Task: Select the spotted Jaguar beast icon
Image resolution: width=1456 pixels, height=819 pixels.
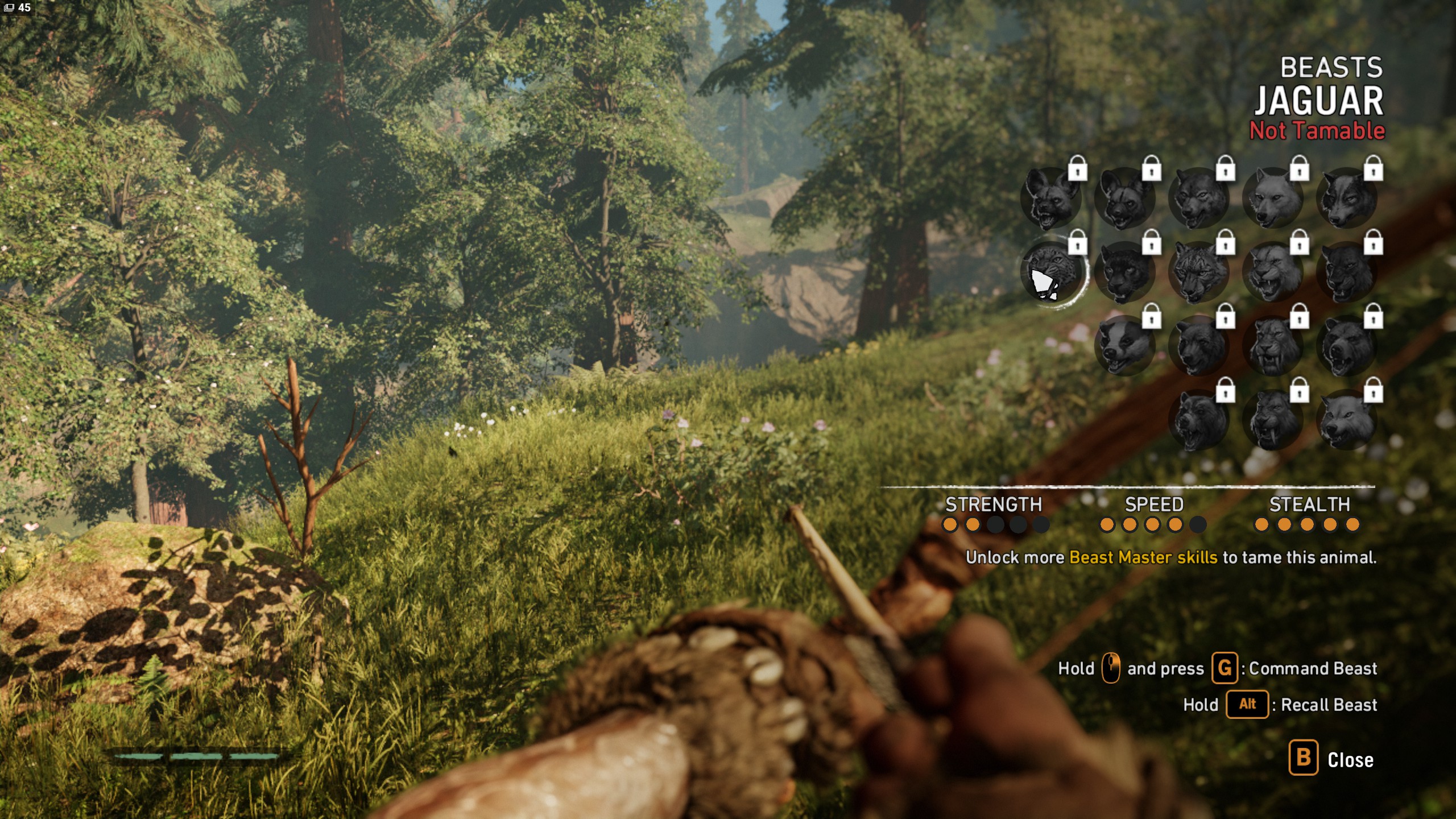Action: (x=1053, y=272)
